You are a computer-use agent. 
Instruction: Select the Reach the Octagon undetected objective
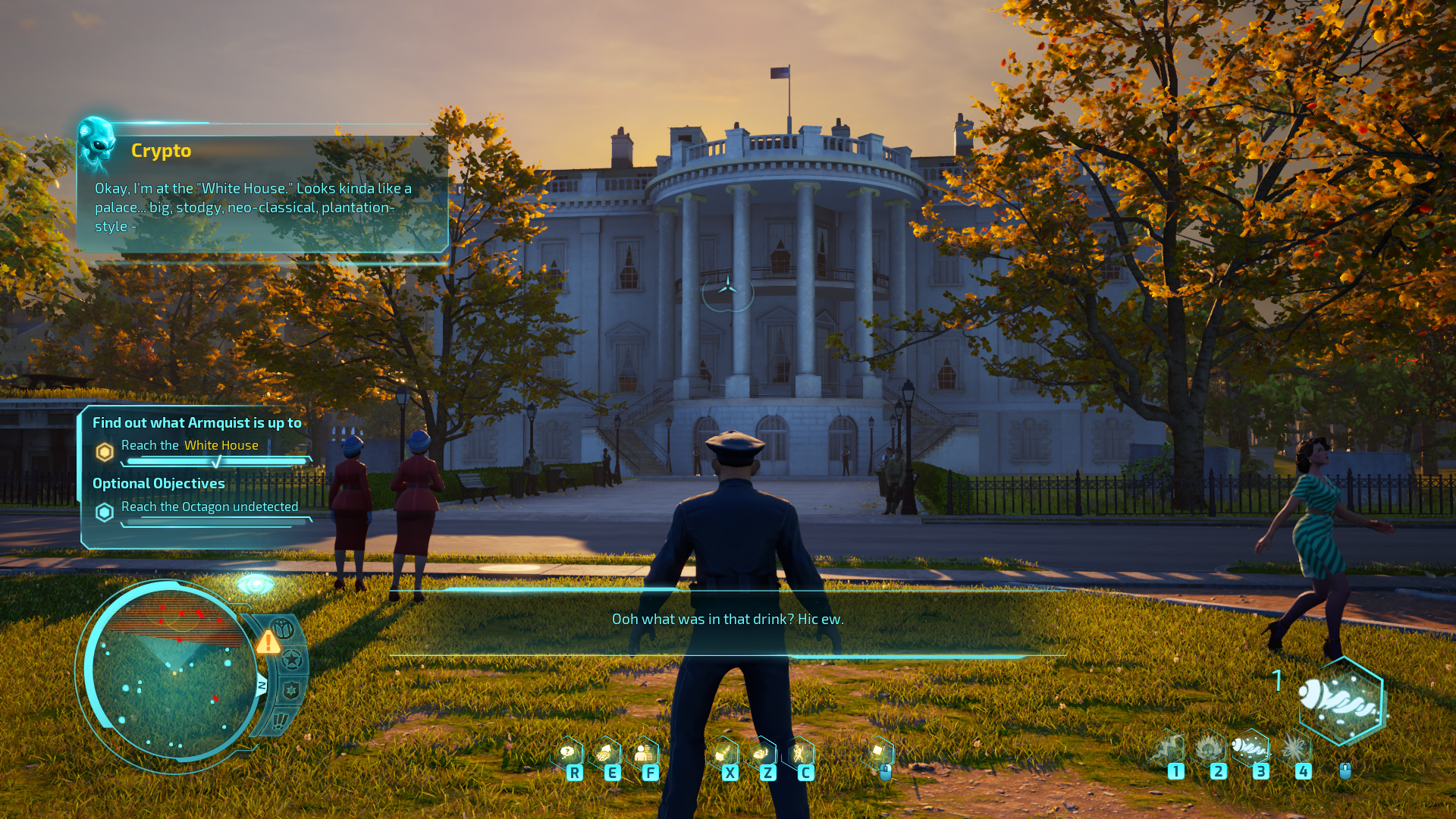click(209, 507)
